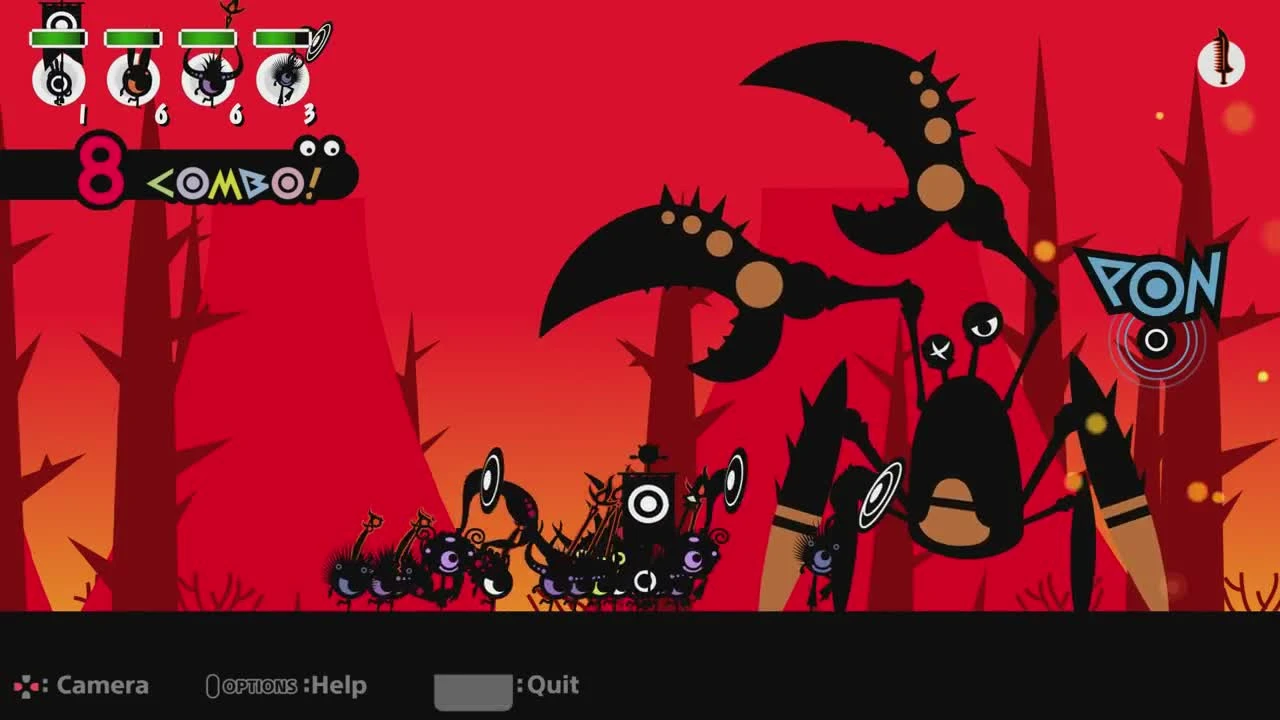This screenshot has height=720, width=1280.
Task: Click the 8 COMBO! banner
Action: (x=170, y=175)
